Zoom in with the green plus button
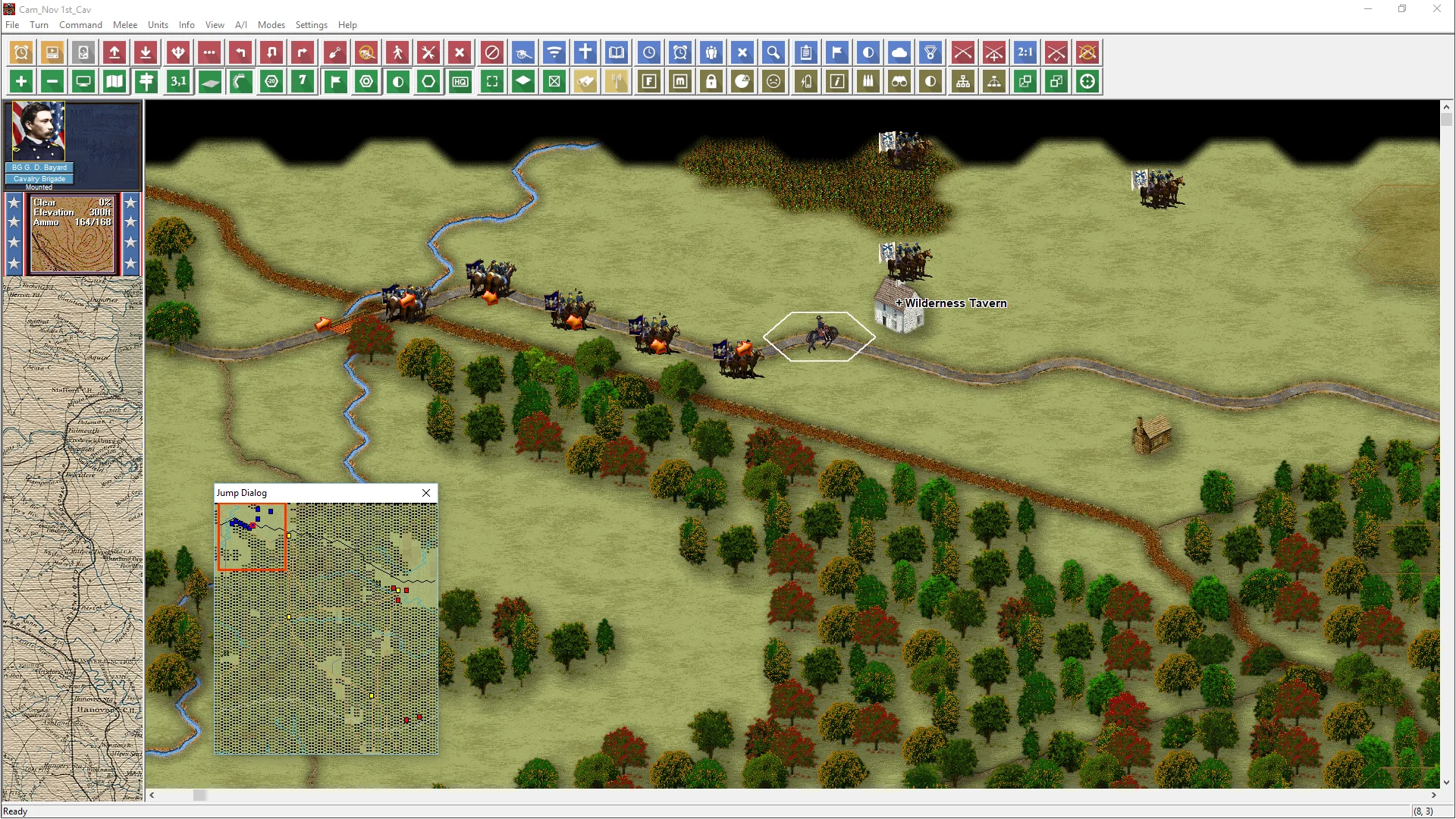The image size is (1456, 819). [x=21, y=81]
